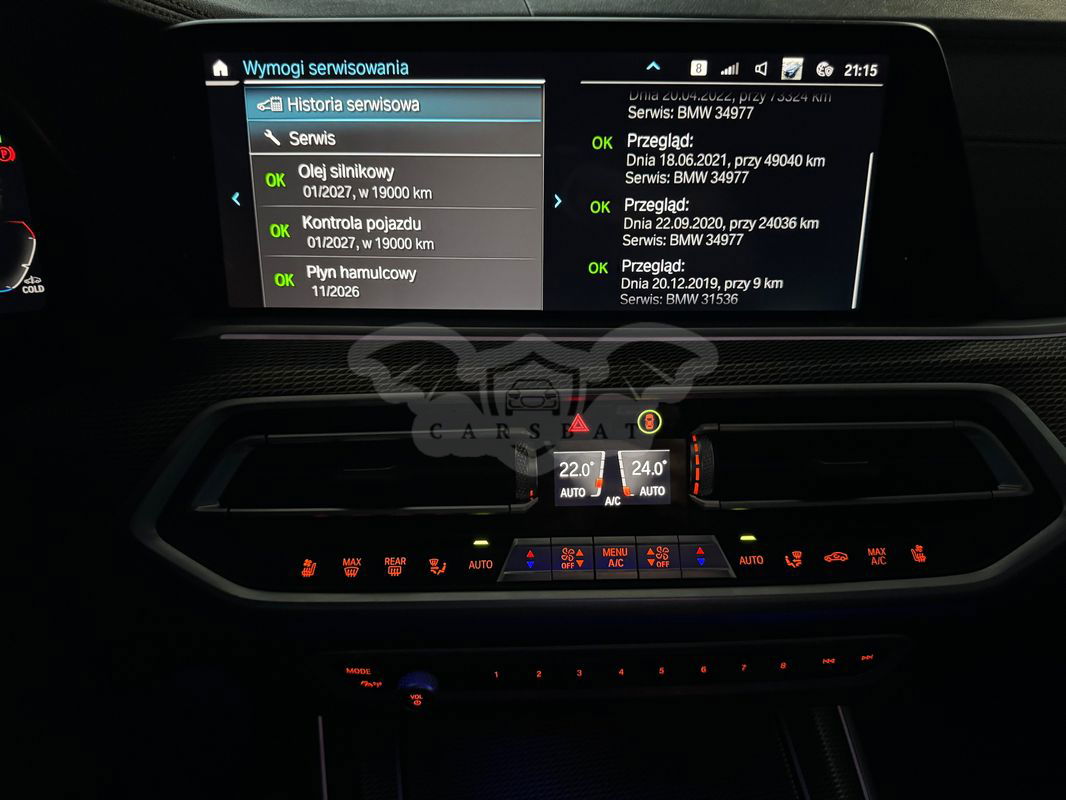Tap the up chevron in status bar
The height and width of the screenshot is (800, 1066).
pos(653,67)
